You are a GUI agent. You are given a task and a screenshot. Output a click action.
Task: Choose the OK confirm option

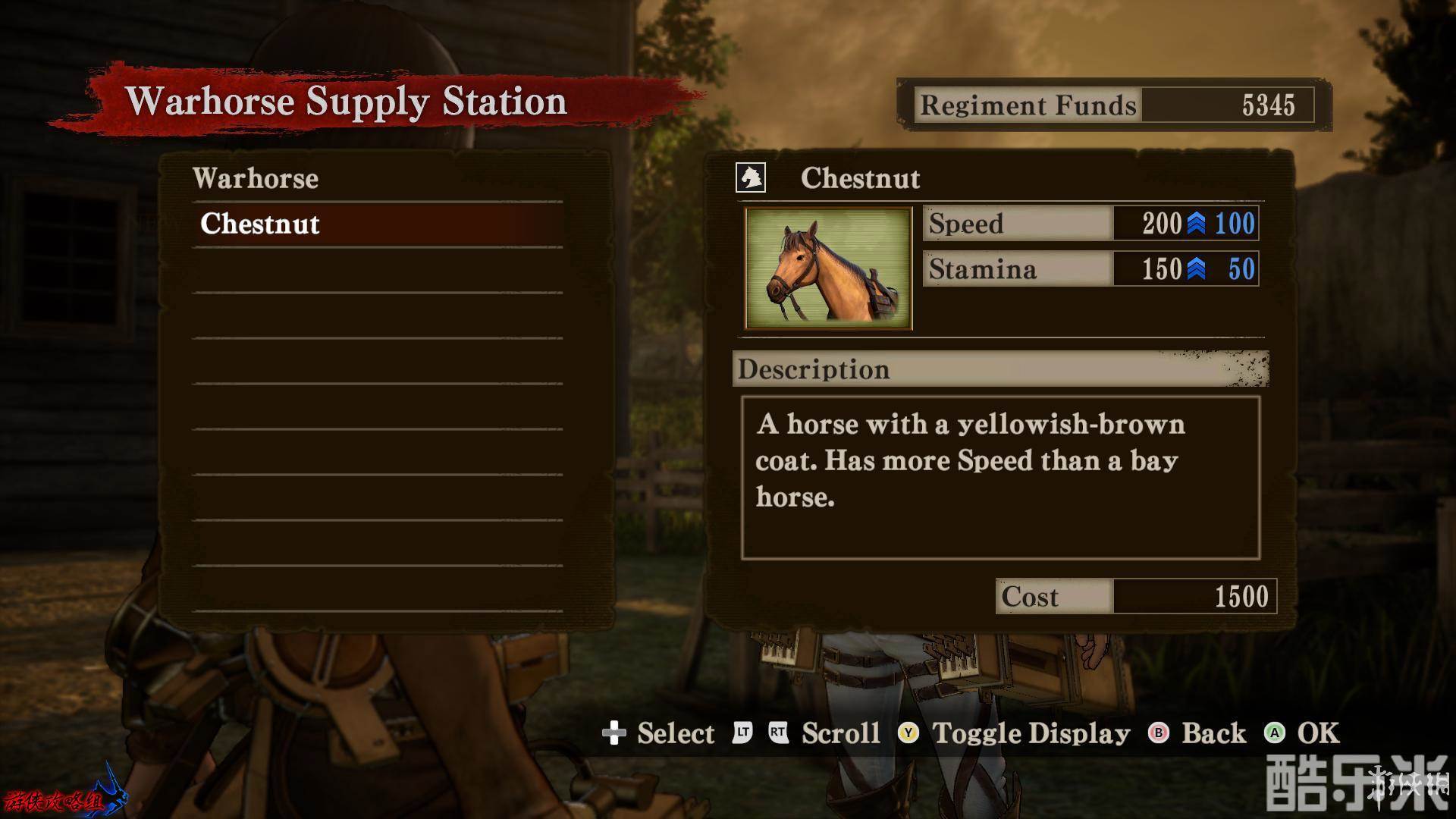pyautogui.click(x=1303, y=733)
